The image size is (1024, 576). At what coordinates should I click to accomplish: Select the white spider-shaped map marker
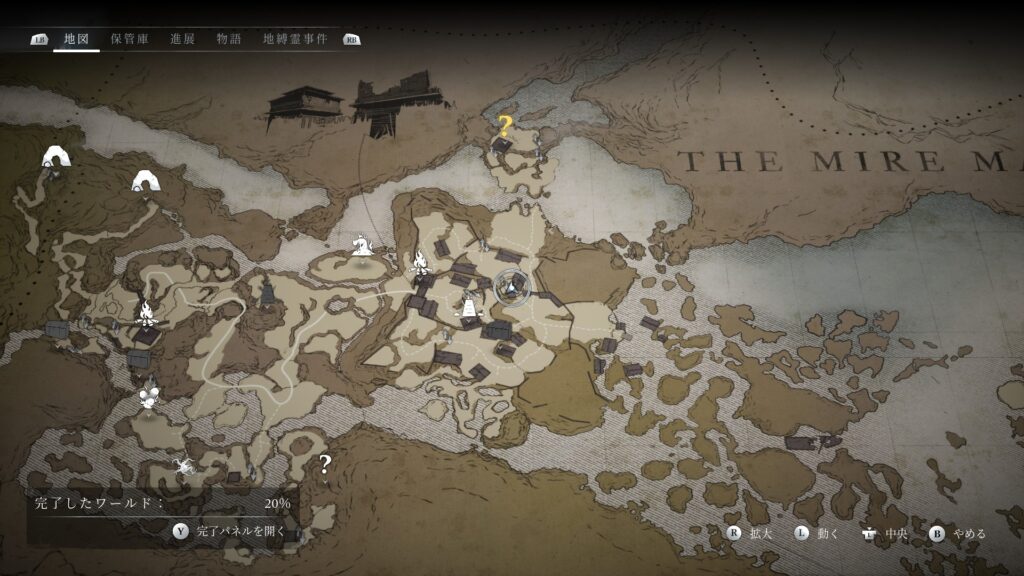pos(183,465)
